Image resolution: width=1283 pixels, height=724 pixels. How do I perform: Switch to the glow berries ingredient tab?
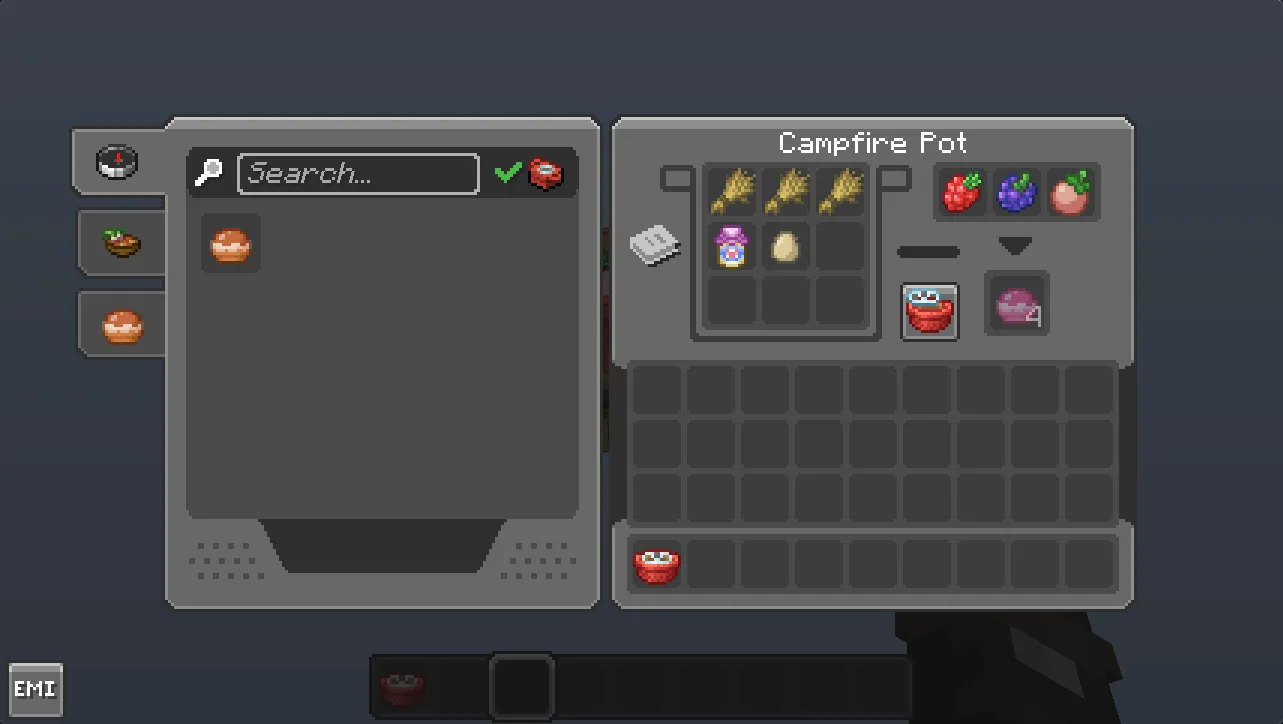pos(1016,190)
